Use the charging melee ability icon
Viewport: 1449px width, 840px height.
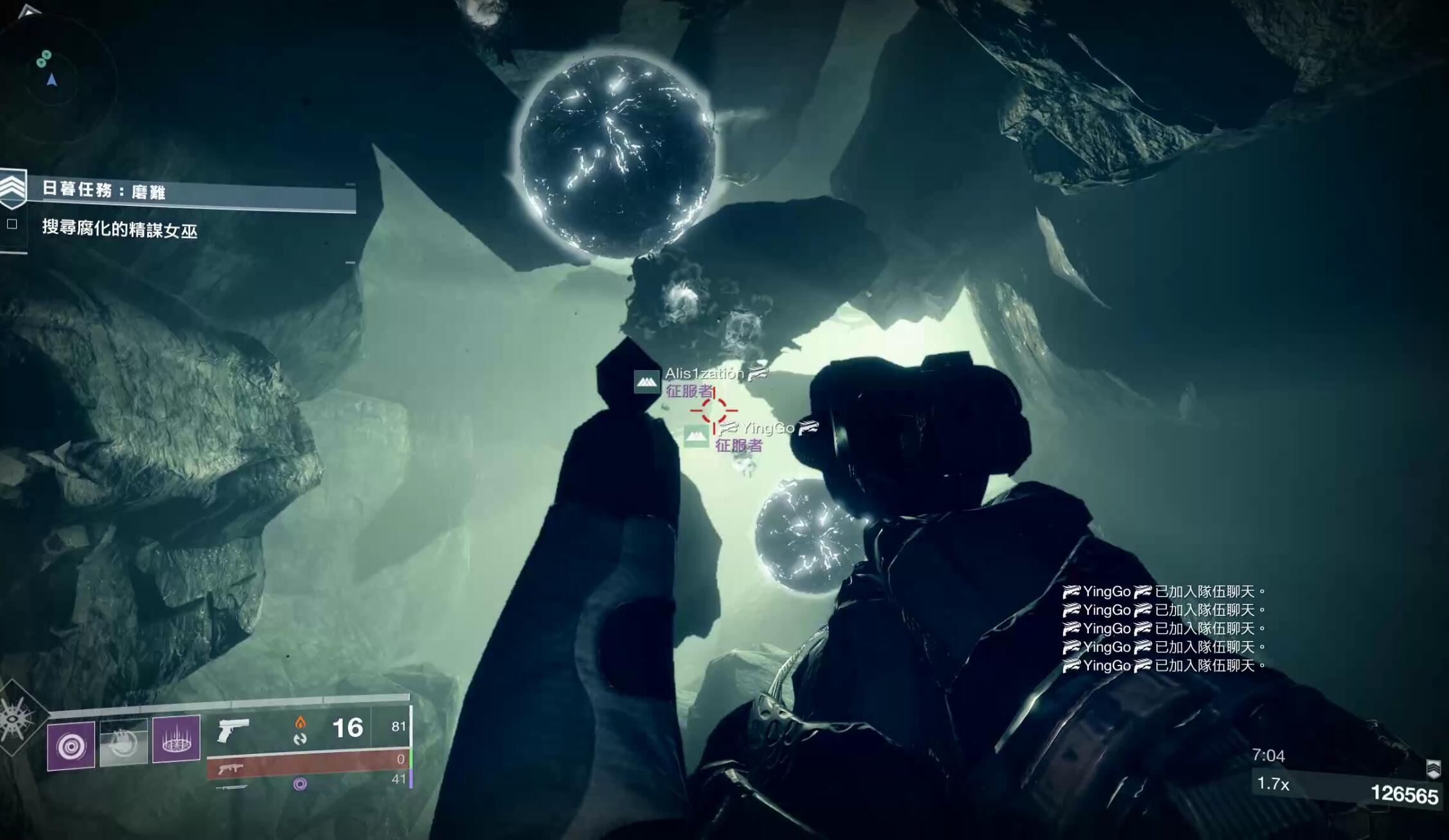click(124, 743)
